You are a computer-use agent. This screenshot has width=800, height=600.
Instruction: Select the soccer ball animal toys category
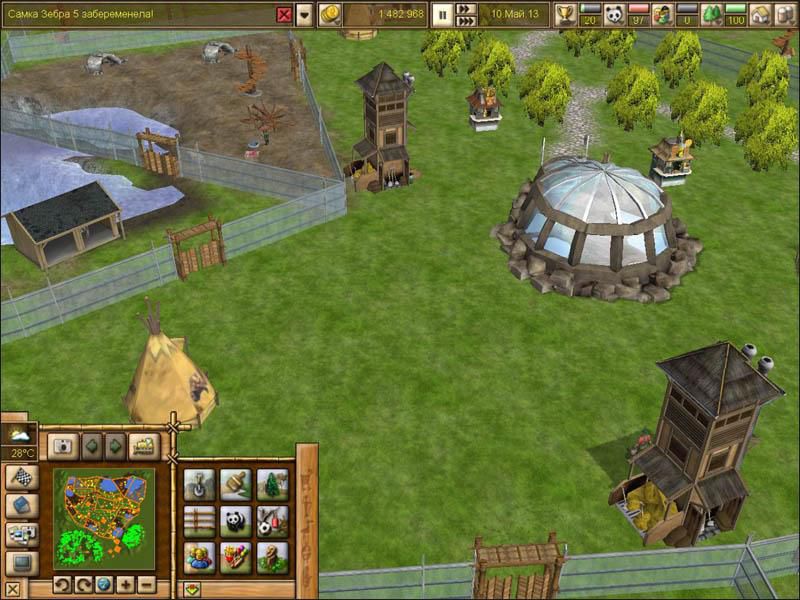coord(271,520)
